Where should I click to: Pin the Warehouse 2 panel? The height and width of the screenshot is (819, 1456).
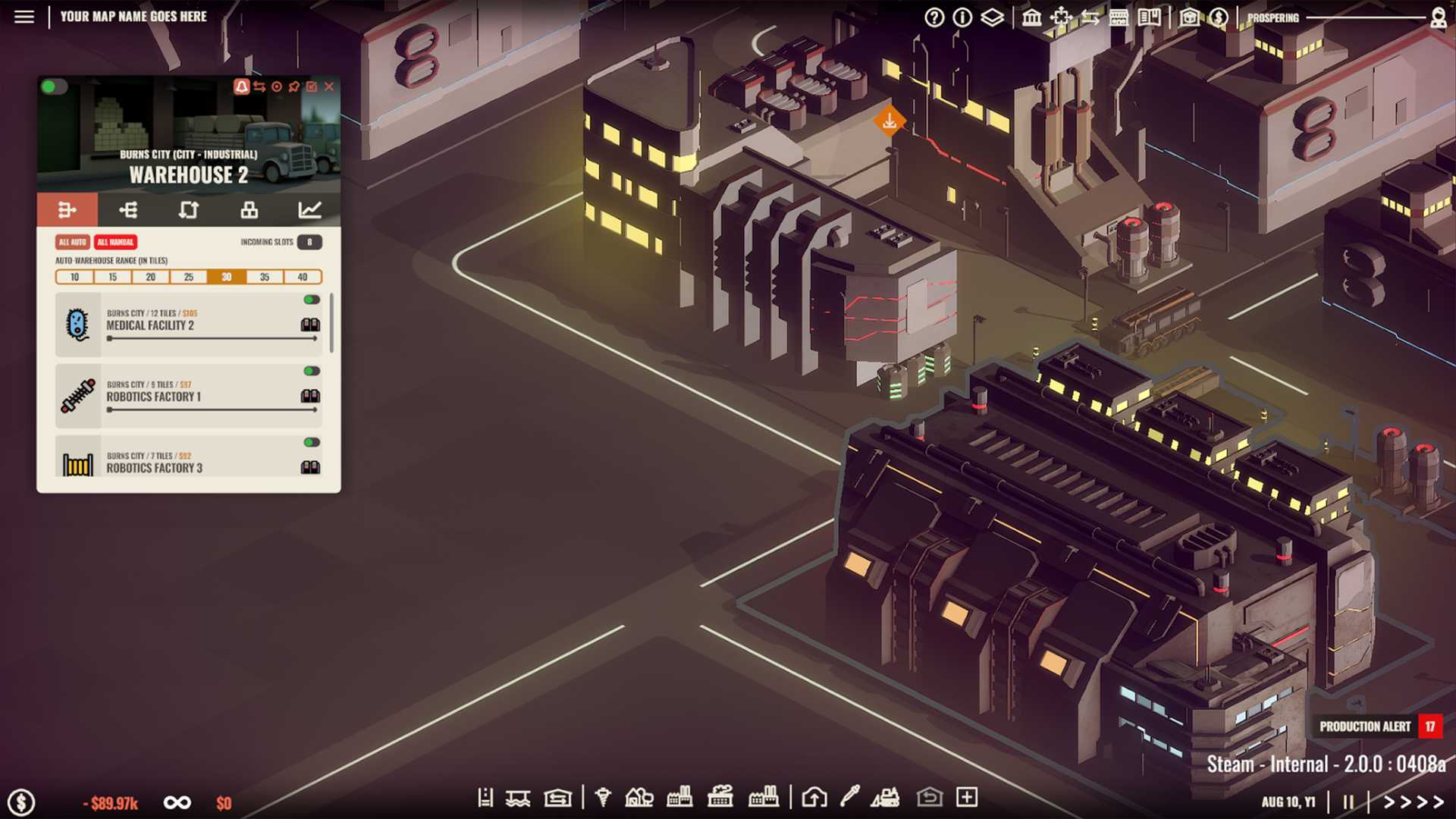click(293, 86)
